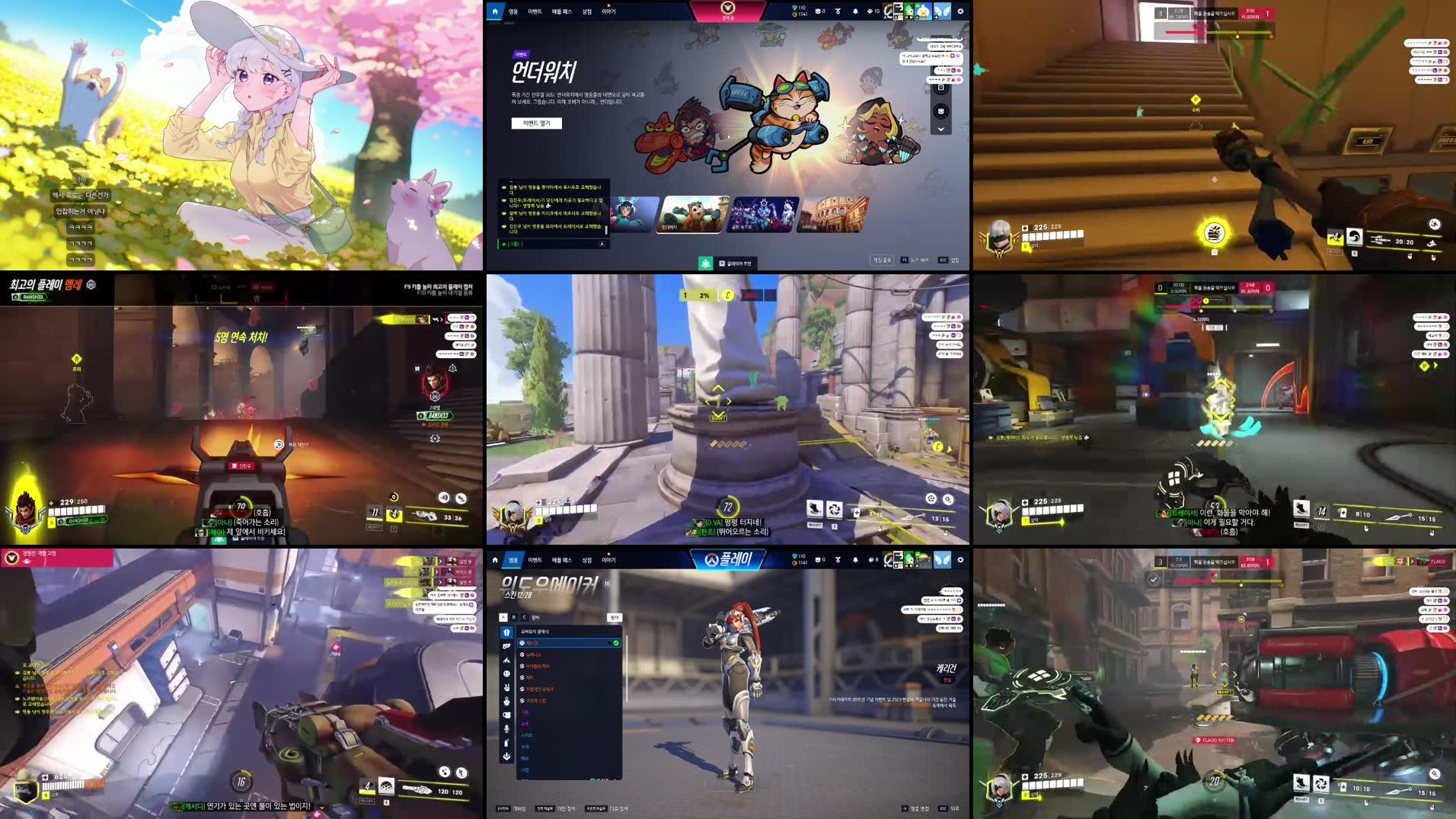1456x819 pixels.
Task: Open the settings gear icon
Action: (959, 11)
